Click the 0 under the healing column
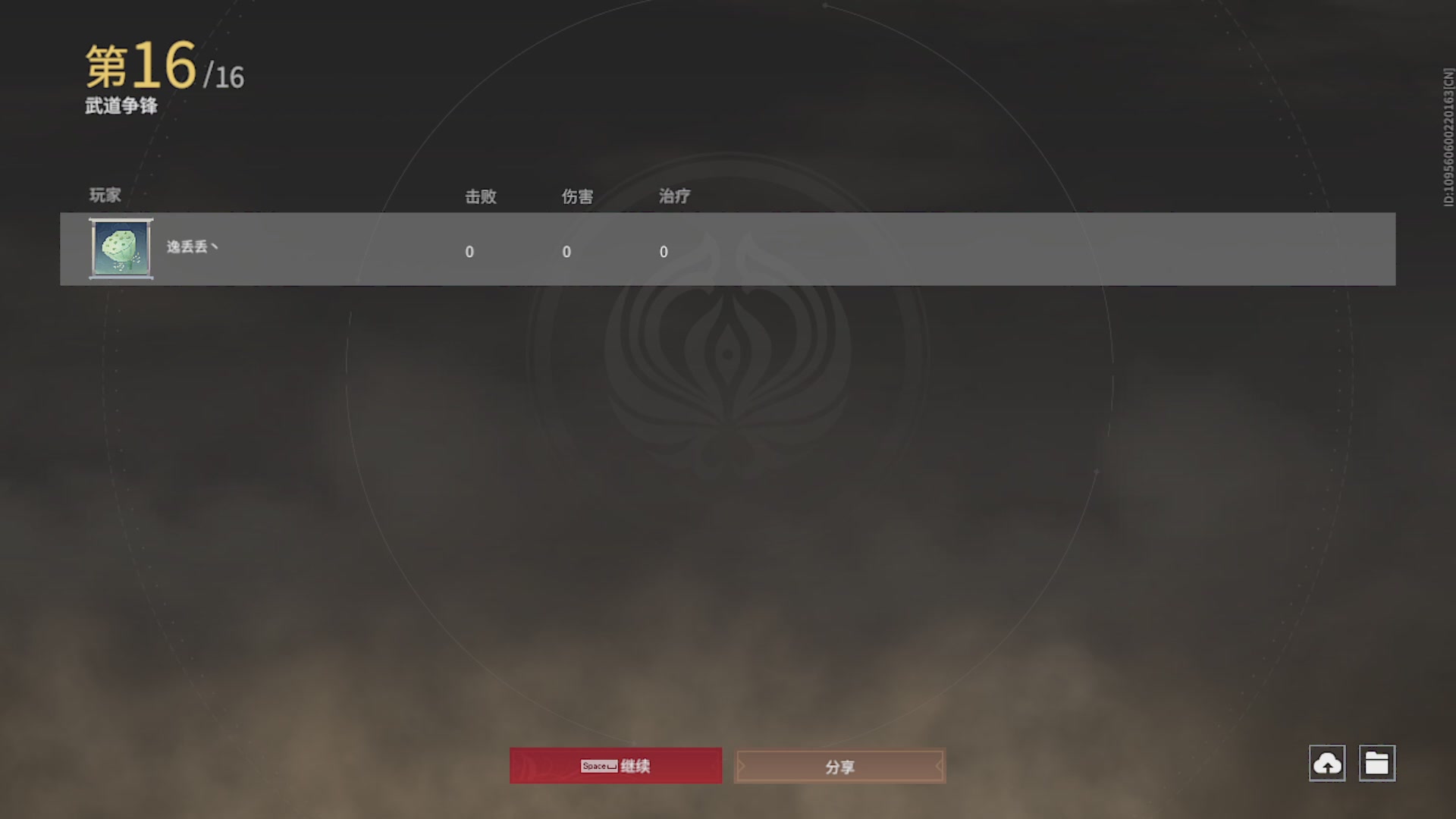Image resolution: width=1456 pixels, height=819 pixels. tap(664, 252)
